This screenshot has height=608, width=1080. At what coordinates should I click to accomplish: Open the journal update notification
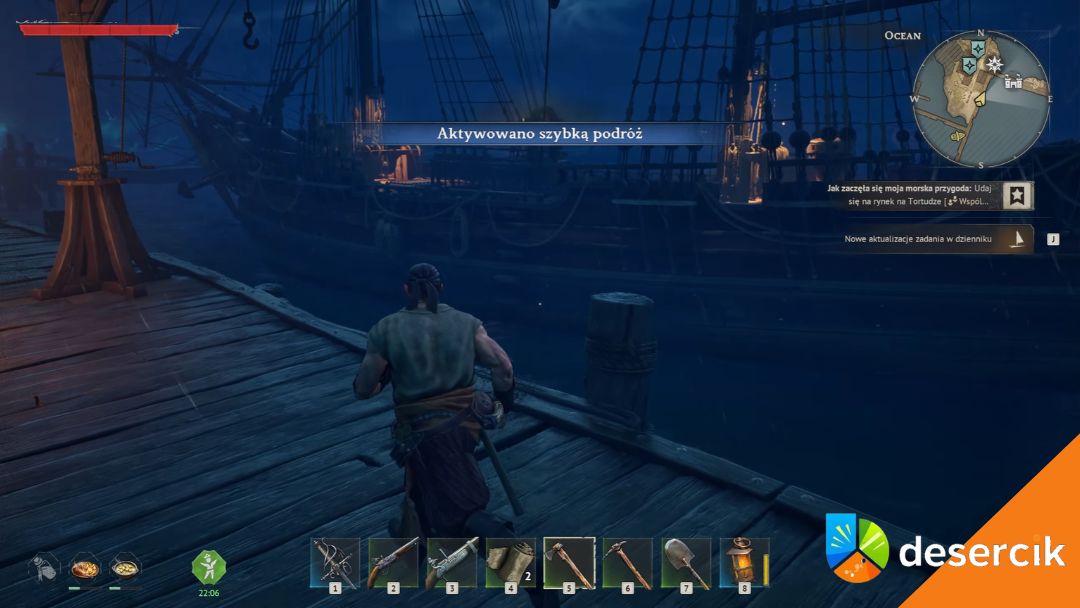coord(1018,239)
